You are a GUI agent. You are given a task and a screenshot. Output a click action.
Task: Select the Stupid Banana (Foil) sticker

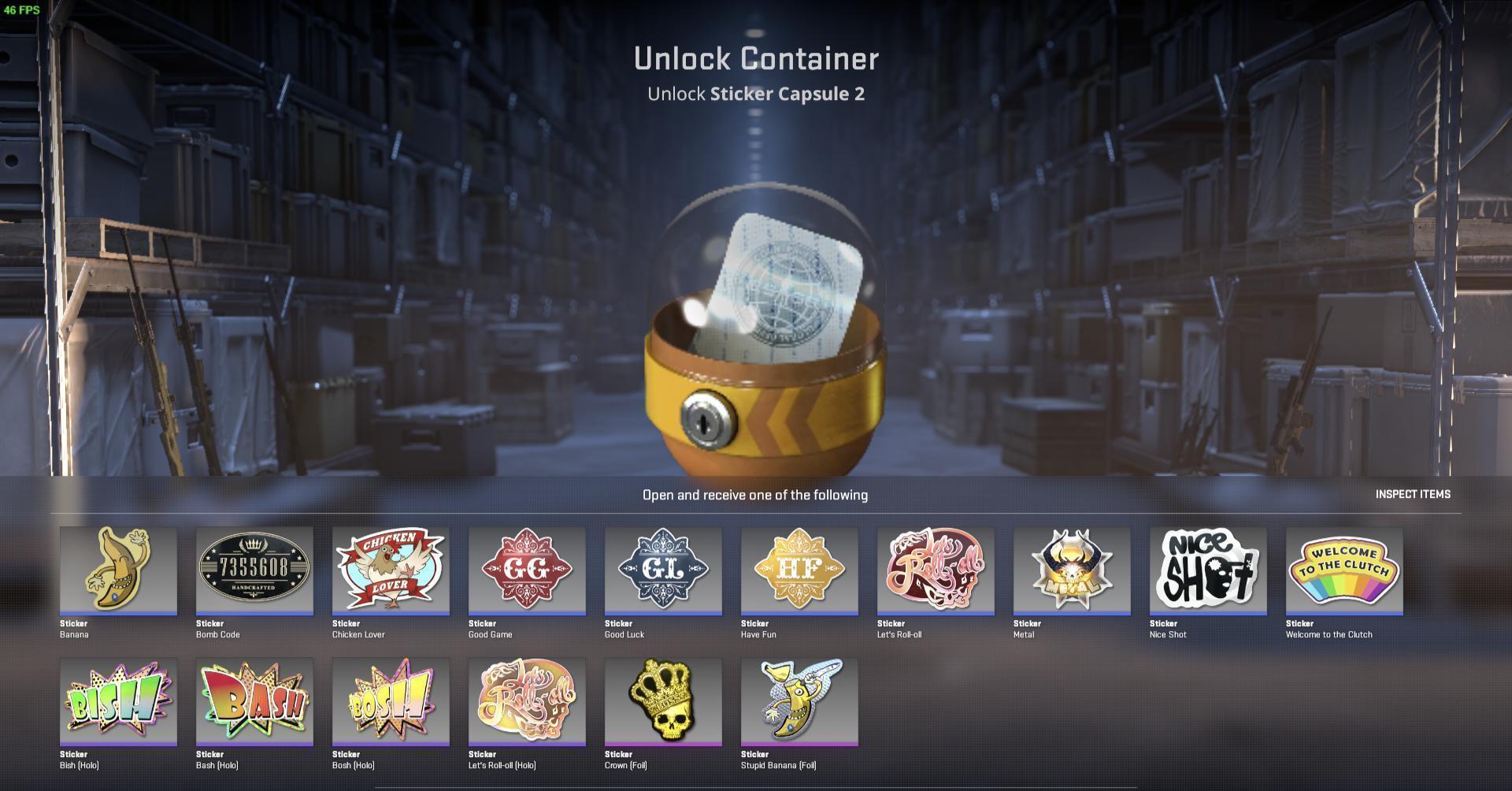point(799,700)
